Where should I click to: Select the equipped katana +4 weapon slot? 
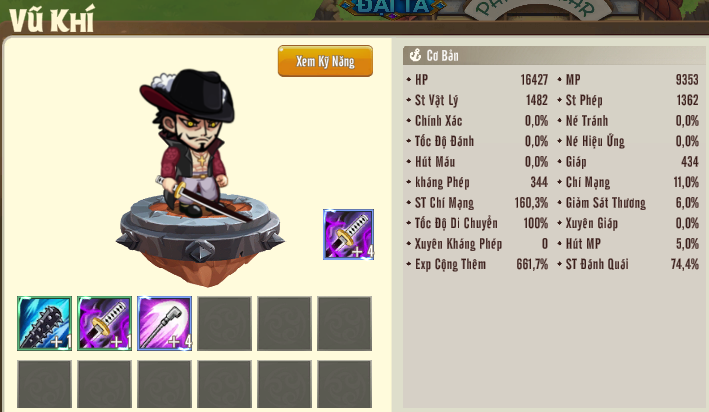pos(348,234)
